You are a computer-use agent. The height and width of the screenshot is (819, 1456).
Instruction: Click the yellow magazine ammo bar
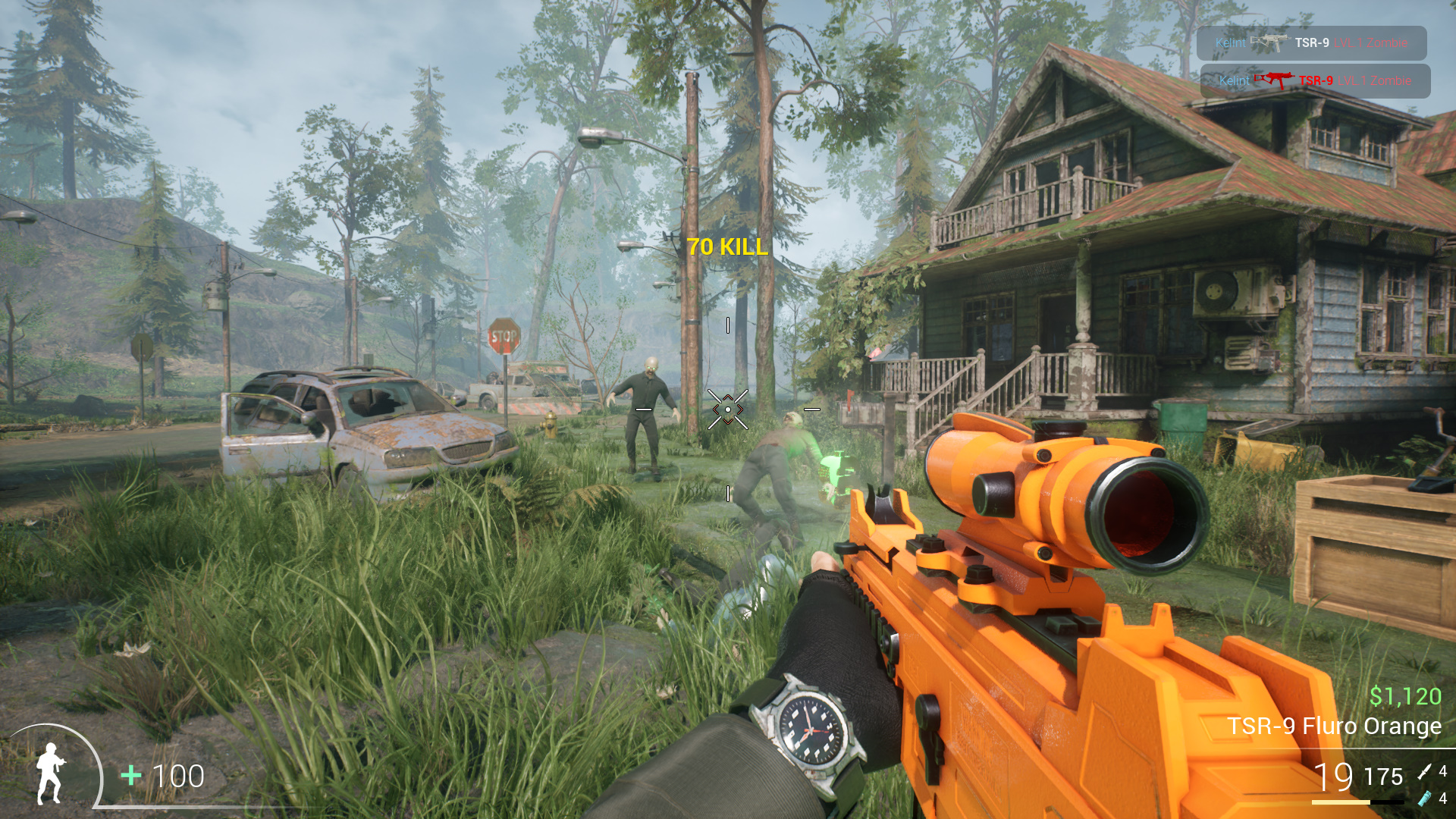tap(1341, 802)
